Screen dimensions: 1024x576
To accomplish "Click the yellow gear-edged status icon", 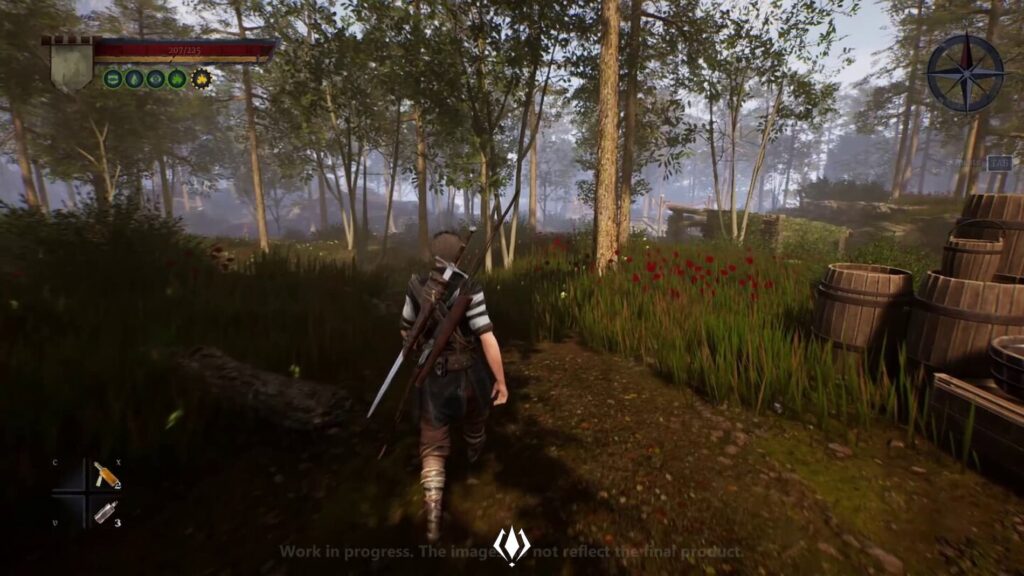I will pos(201,78).
